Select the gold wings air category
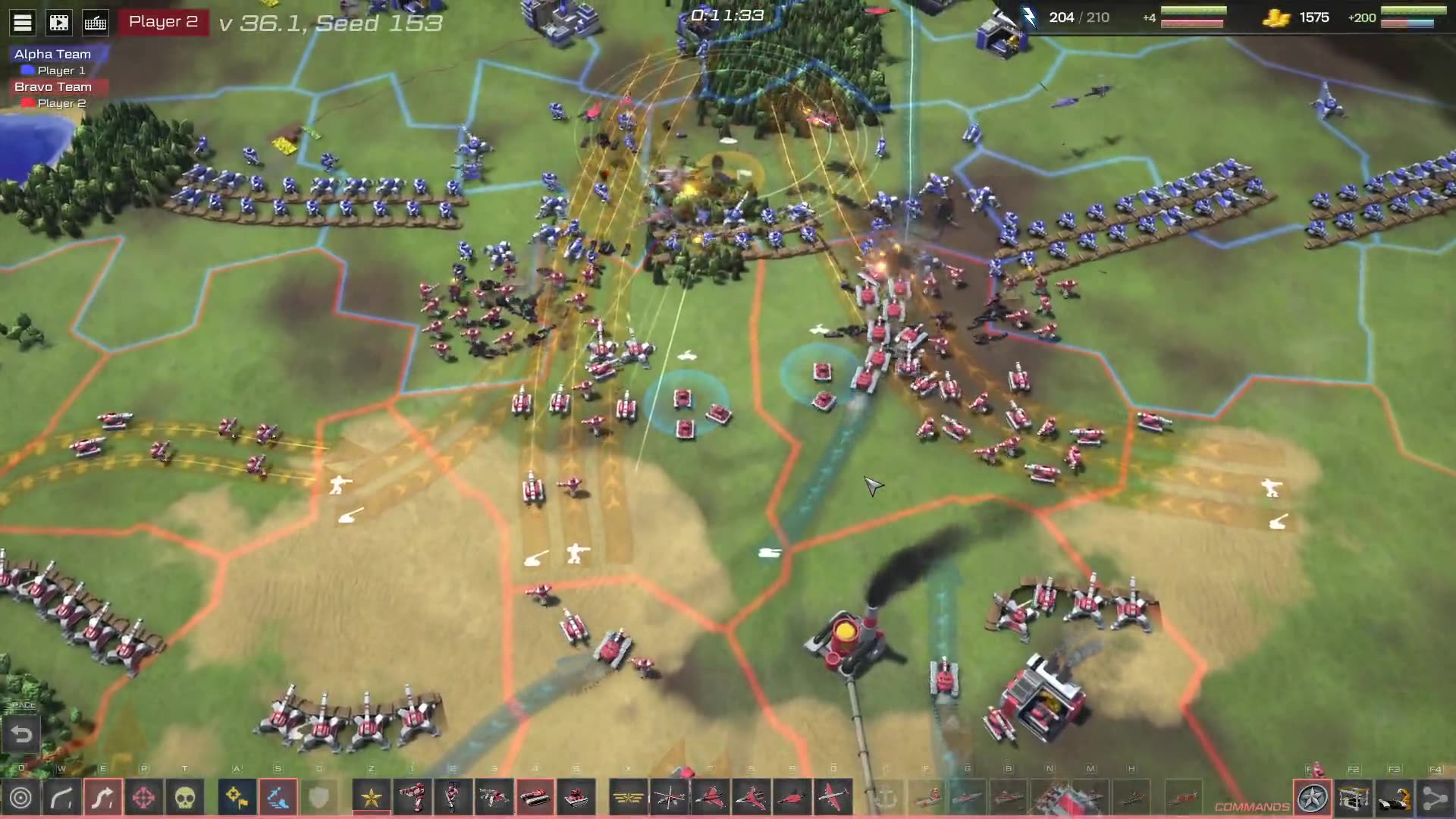 pyautogui.click(x=628, y=798)
